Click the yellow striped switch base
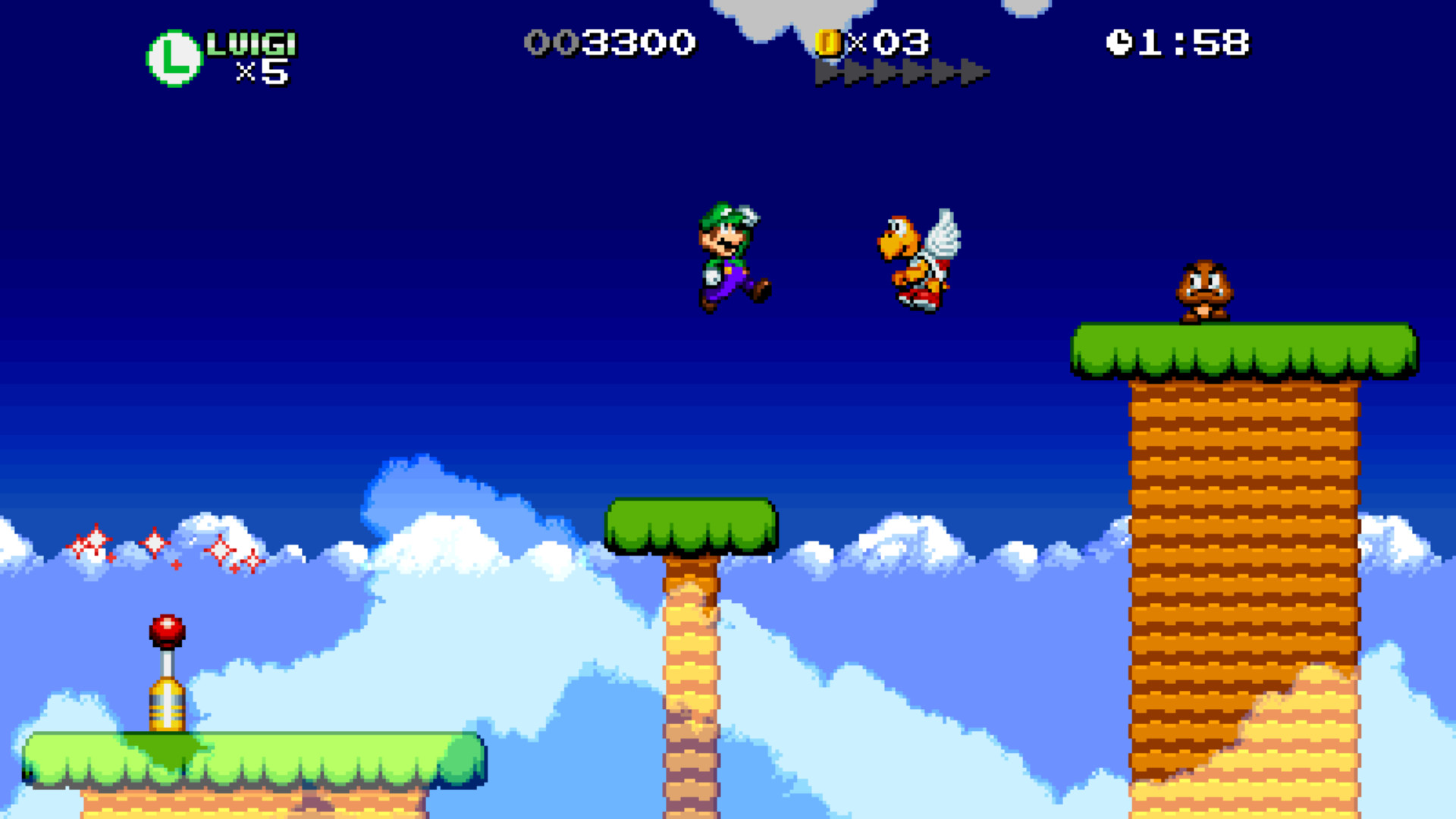The width and height of the screenshot is (1456, 819). point(168,705)
